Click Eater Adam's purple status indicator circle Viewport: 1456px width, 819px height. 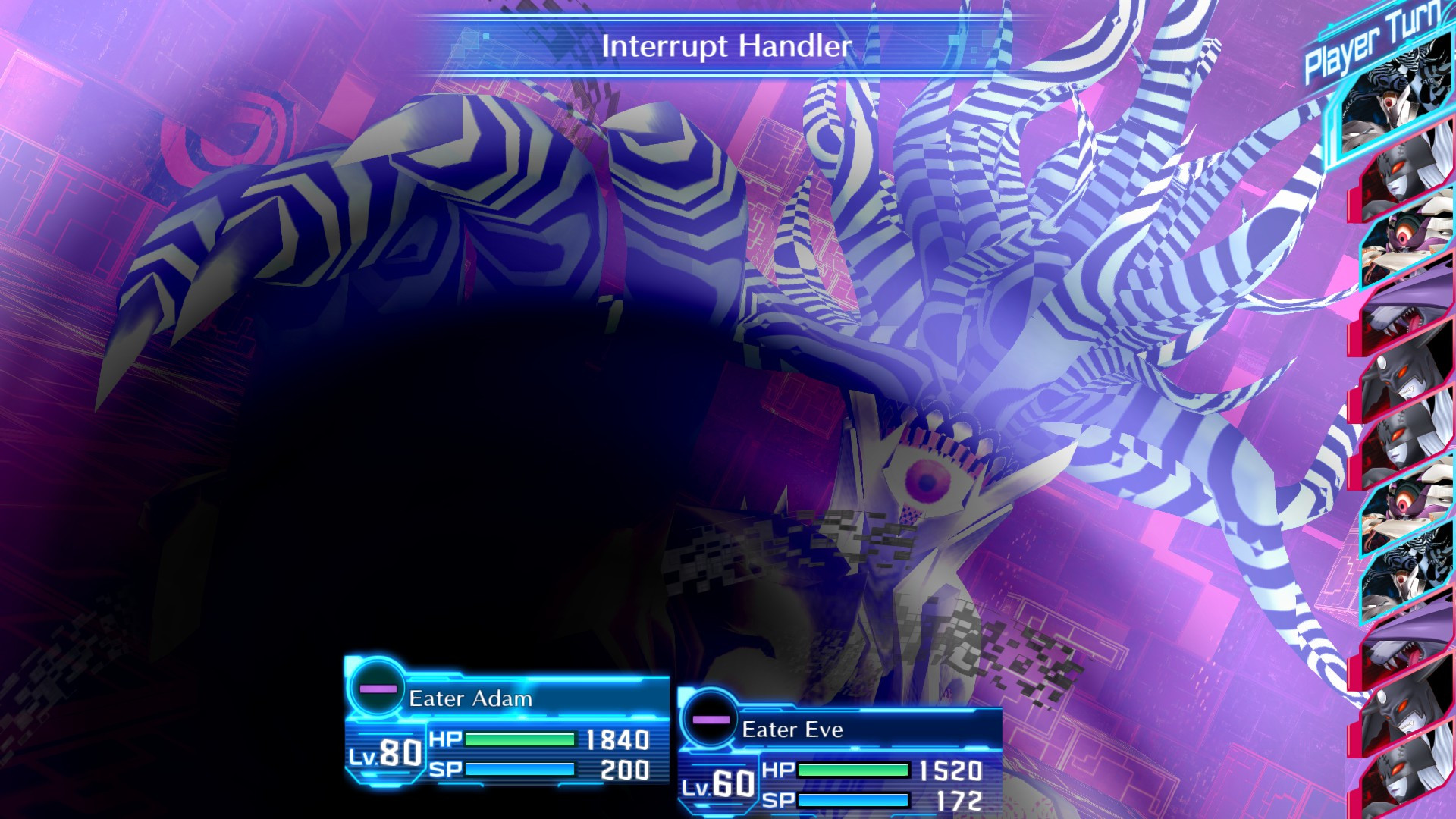click(377, 690)
